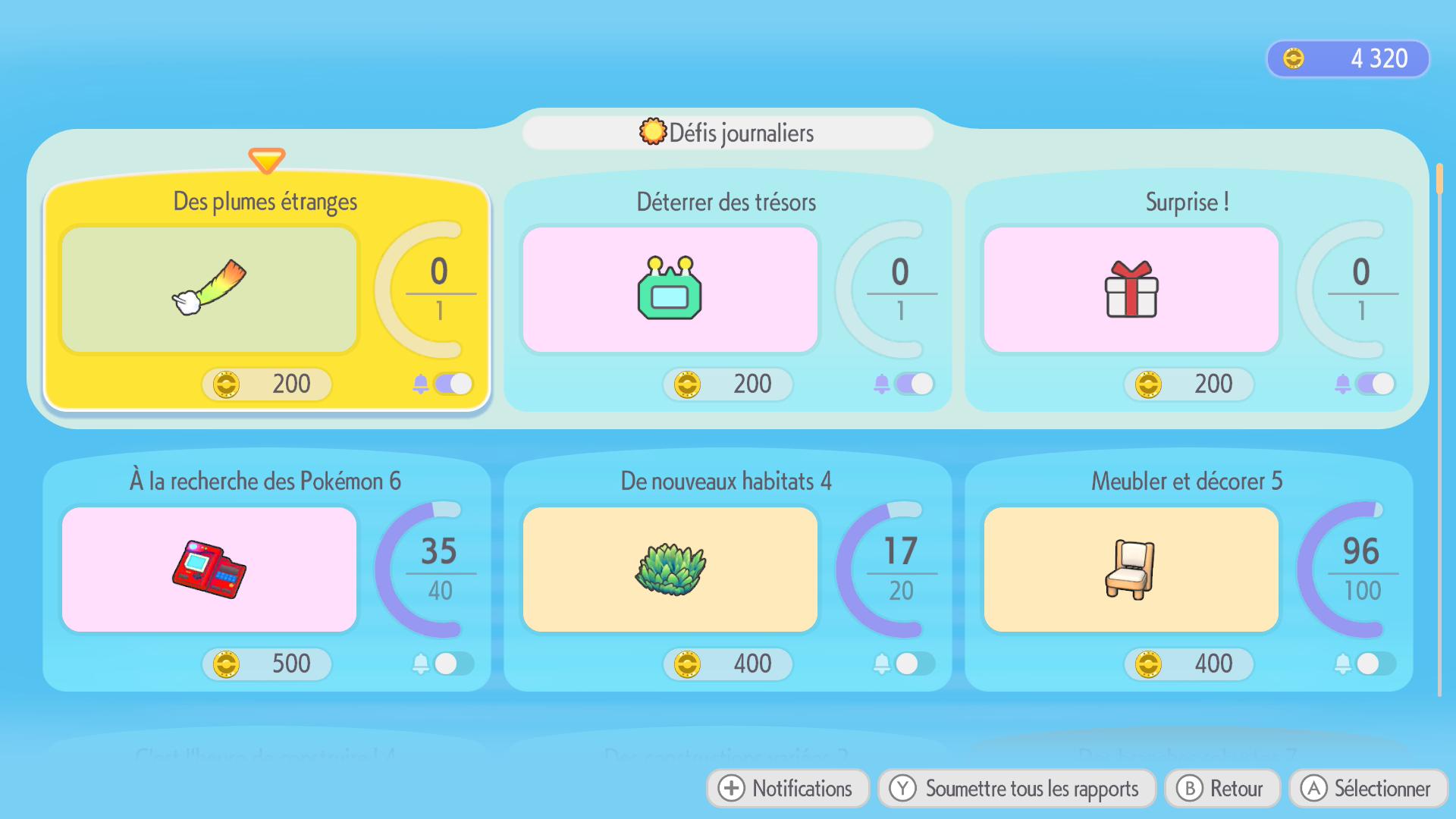
Task: Turn on De nouveaux habitats 4 notification
Action: pyautogui.click(x=914, y=664)
